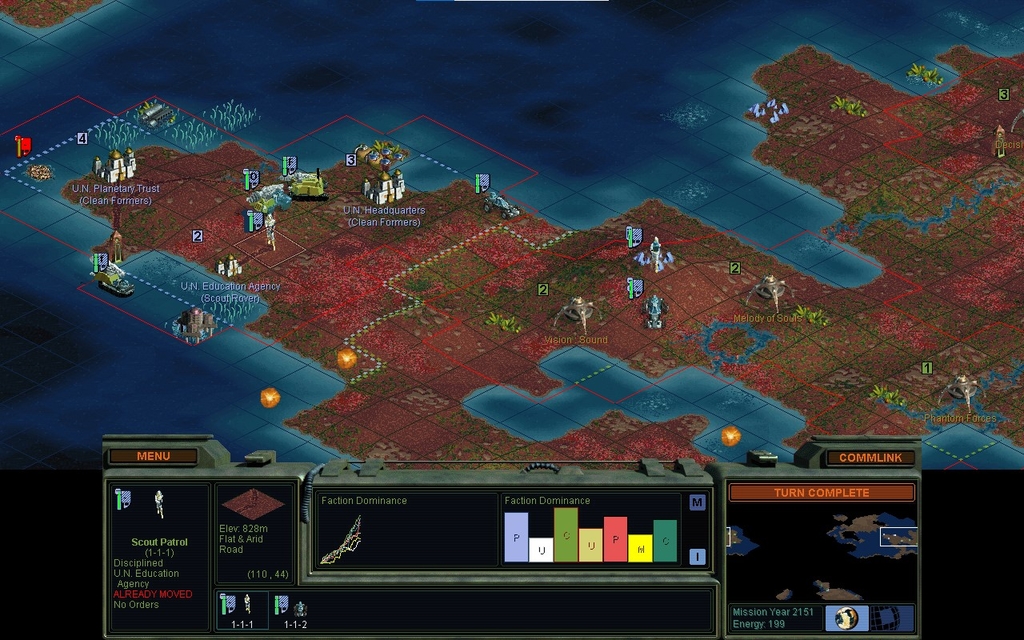
Task: Toggle the I button beside the dominance chart
Action: coord(697,557)
